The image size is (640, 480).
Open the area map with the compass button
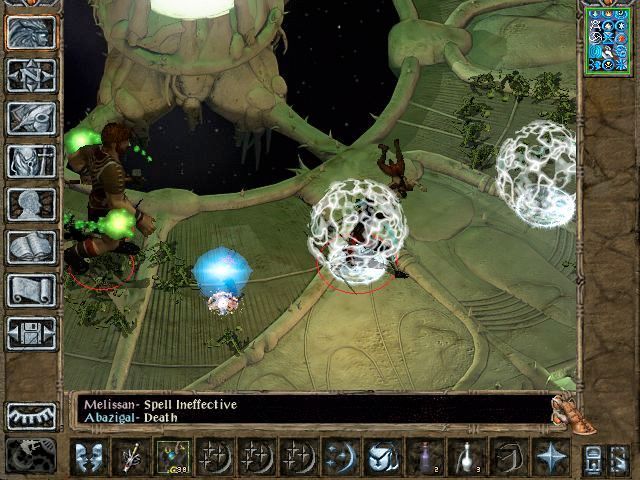[x=31, y=75]
